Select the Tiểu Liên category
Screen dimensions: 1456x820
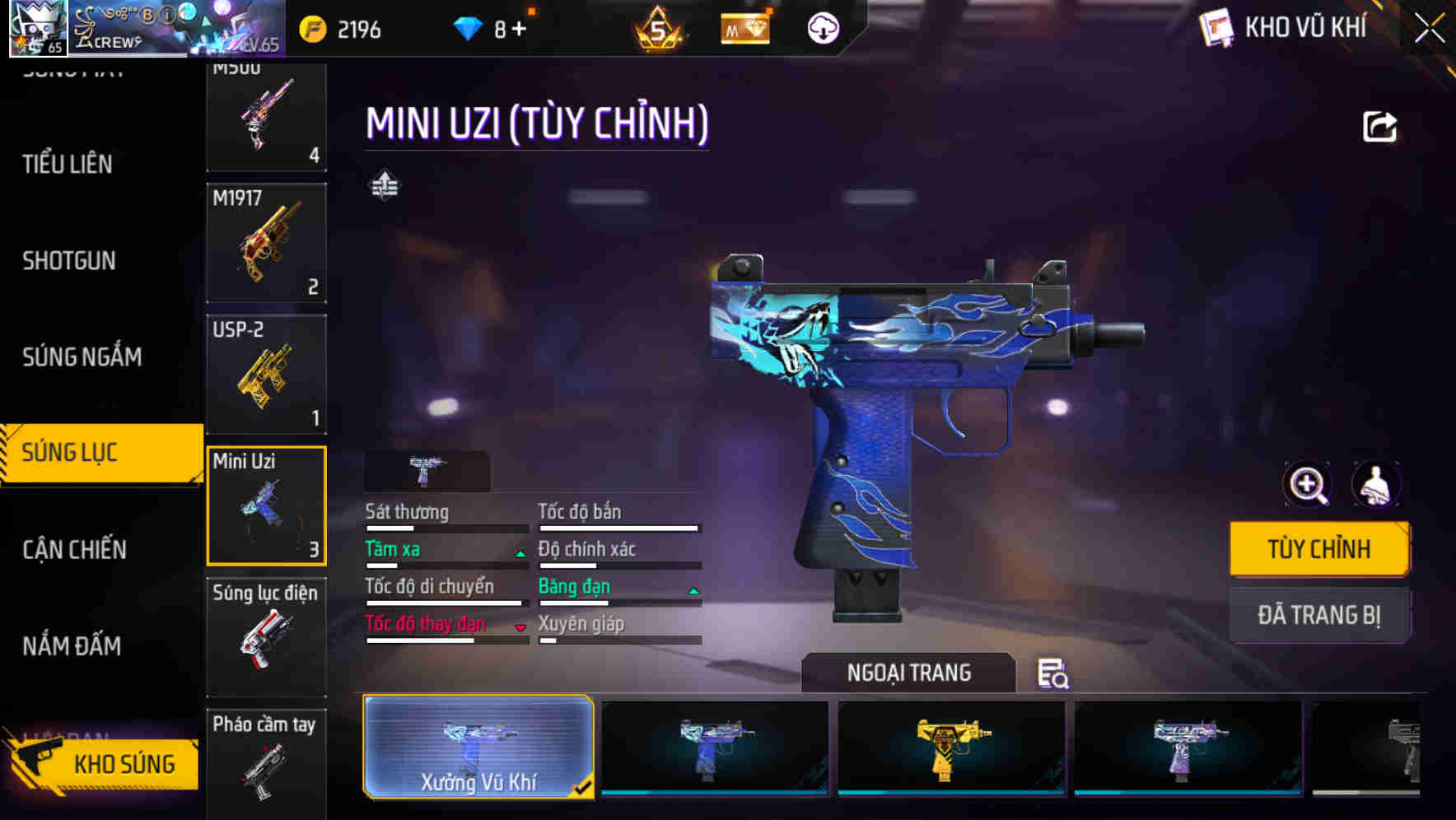68,164
